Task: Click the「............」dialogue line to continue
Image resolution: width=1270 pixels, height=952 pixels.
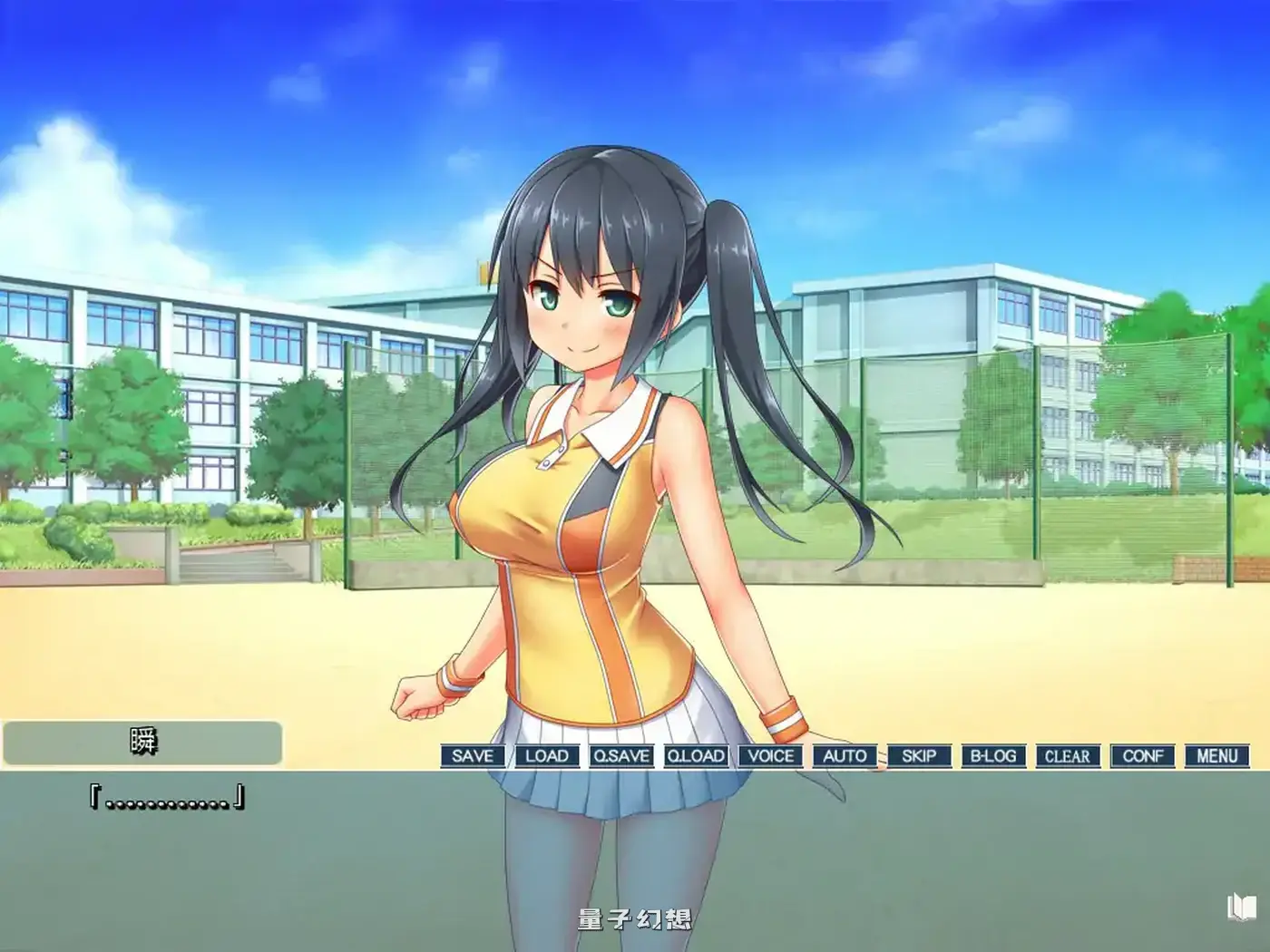Action: pyautogui.click(x=168, y=800)
